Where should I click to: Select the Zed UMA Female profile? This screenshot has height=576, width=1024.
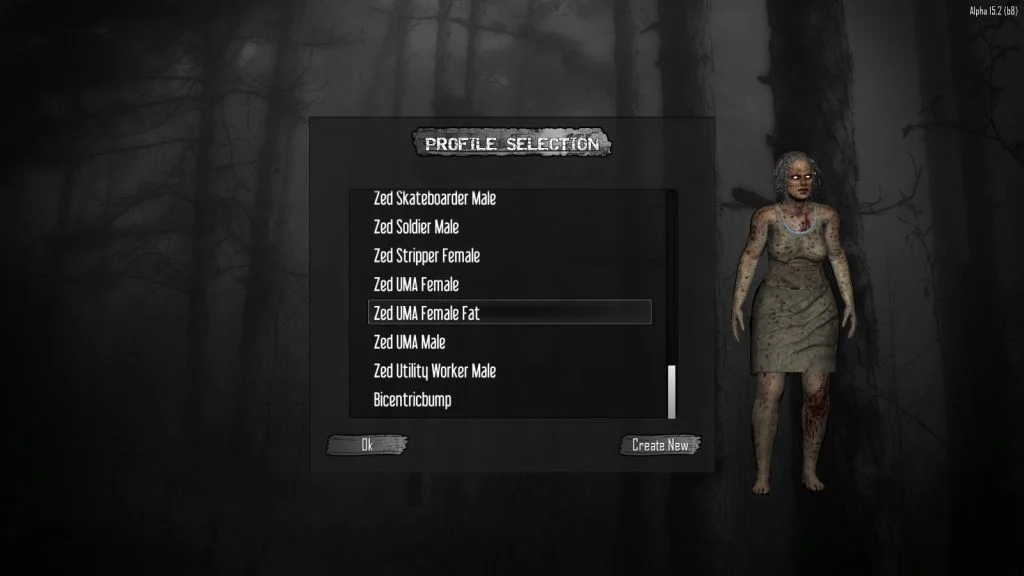click(x=416, y=285)
